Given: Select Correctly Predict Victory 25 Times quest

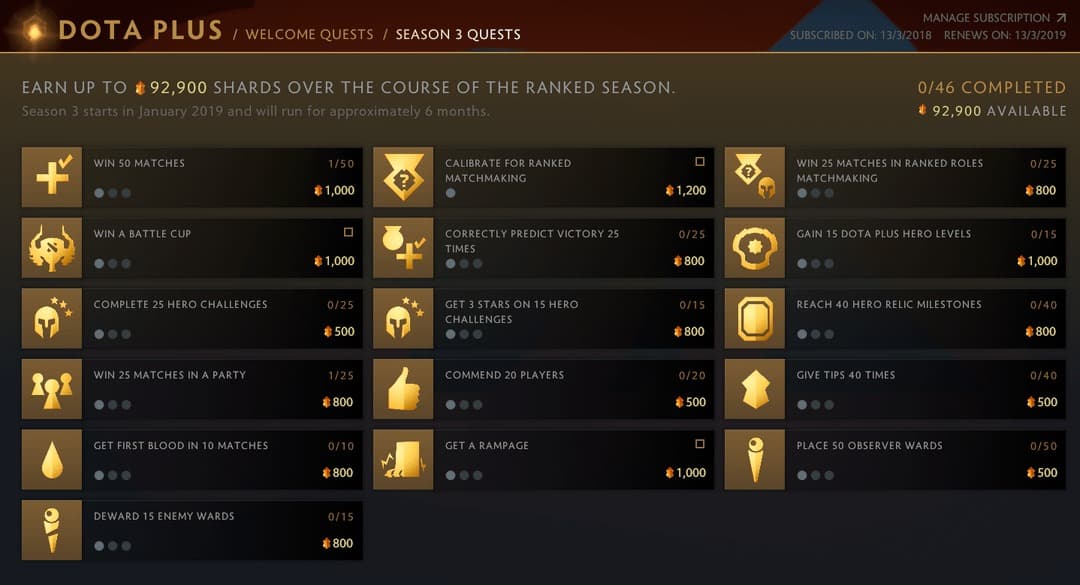Looking at the screenshot, I should pyautogui.click(x=543, y=248).
